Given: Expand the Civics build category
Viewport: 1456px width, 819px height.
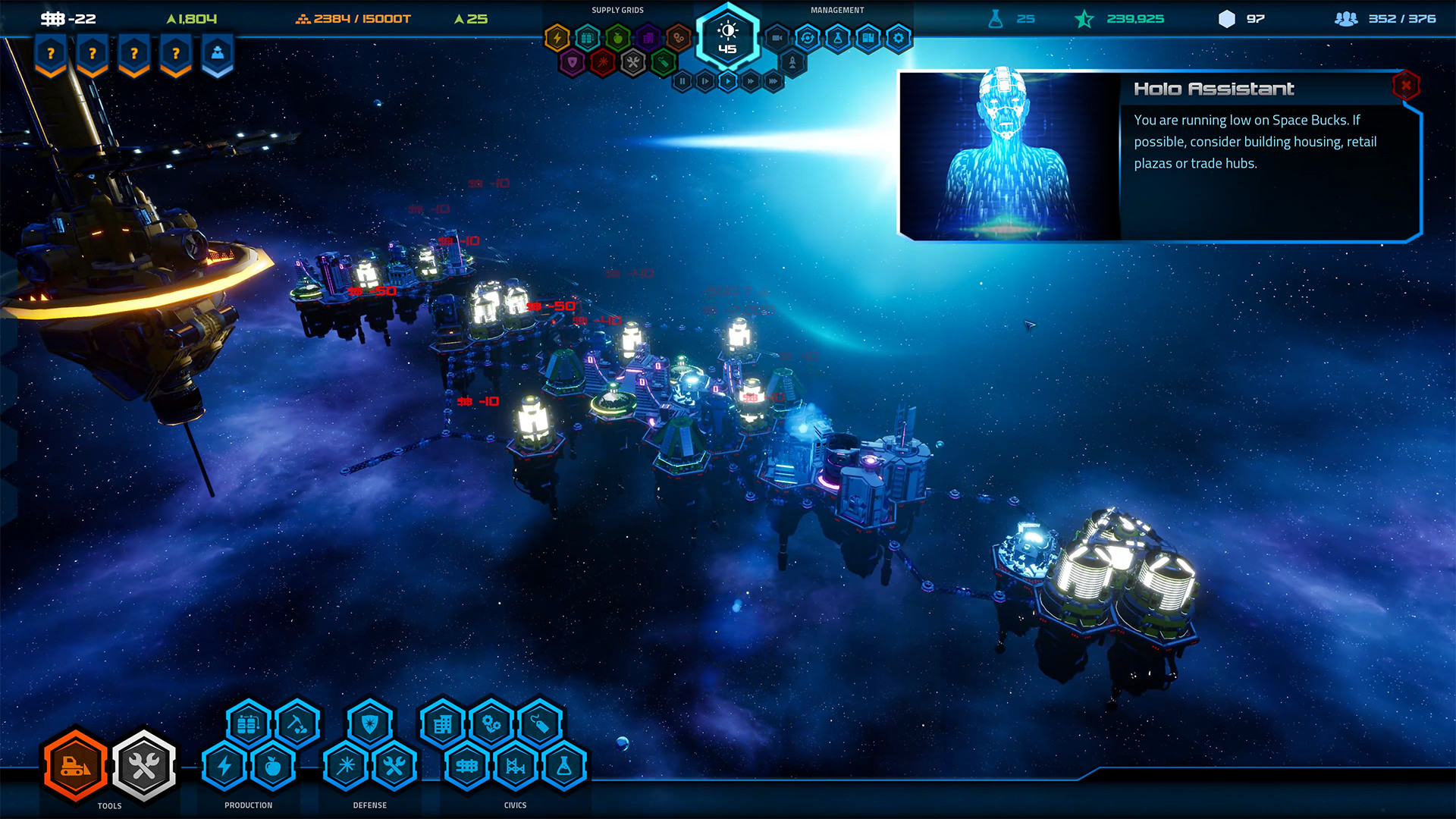Looking at the screenshot, I should [x=514, y=805].
